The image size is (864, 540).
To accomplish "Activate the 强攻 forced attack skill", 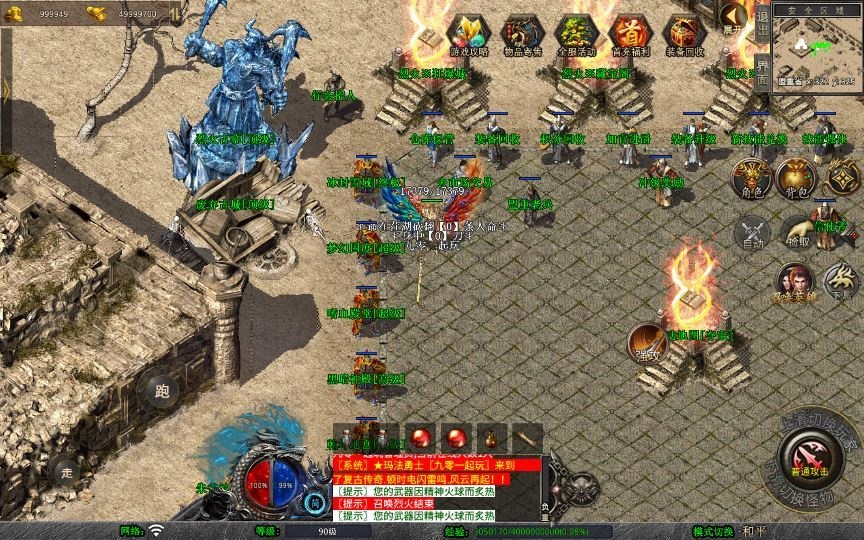I will pos(647,343).
